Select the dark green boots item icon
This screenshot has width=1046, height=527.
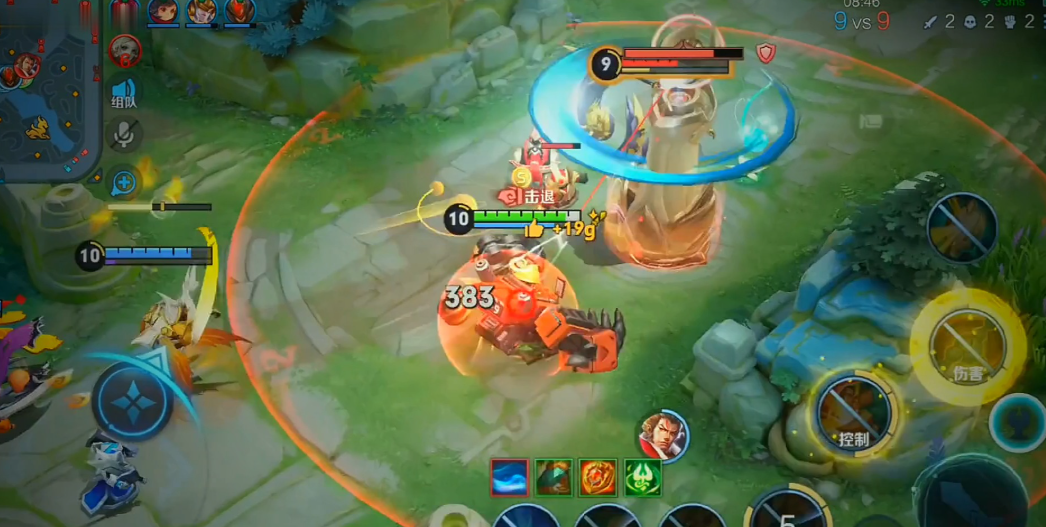(x=553, y=478)
